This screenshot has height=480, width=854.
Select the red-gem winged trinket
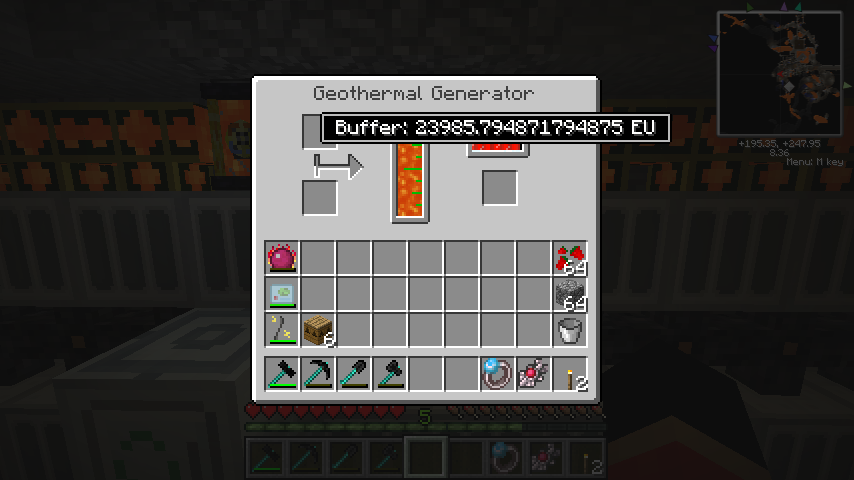tap(534, 374)
